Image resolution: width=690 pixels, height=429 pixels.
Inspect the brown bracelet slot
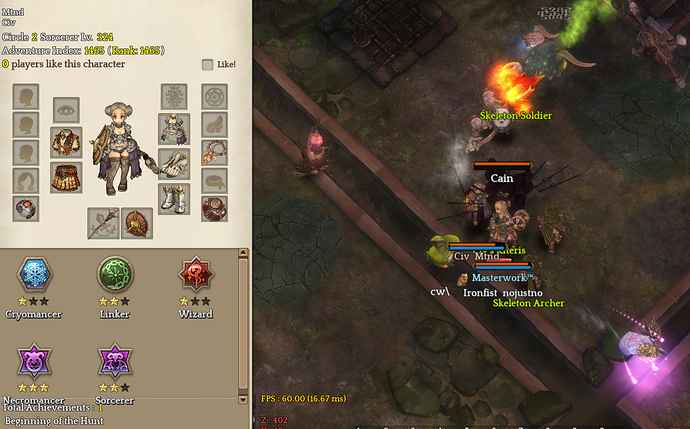pos(214,208)
